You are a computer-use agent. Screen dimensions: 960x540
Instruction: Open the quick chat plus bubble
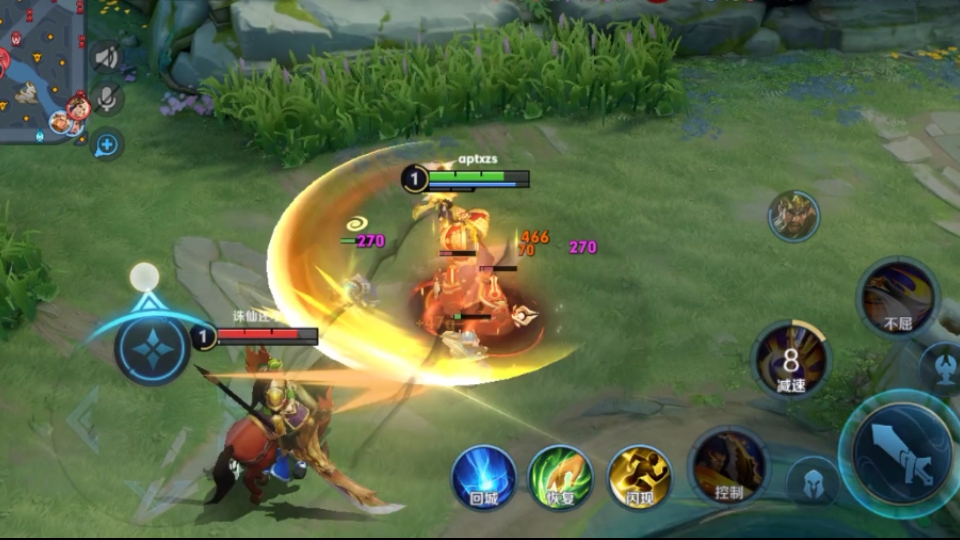pos(106,145)
